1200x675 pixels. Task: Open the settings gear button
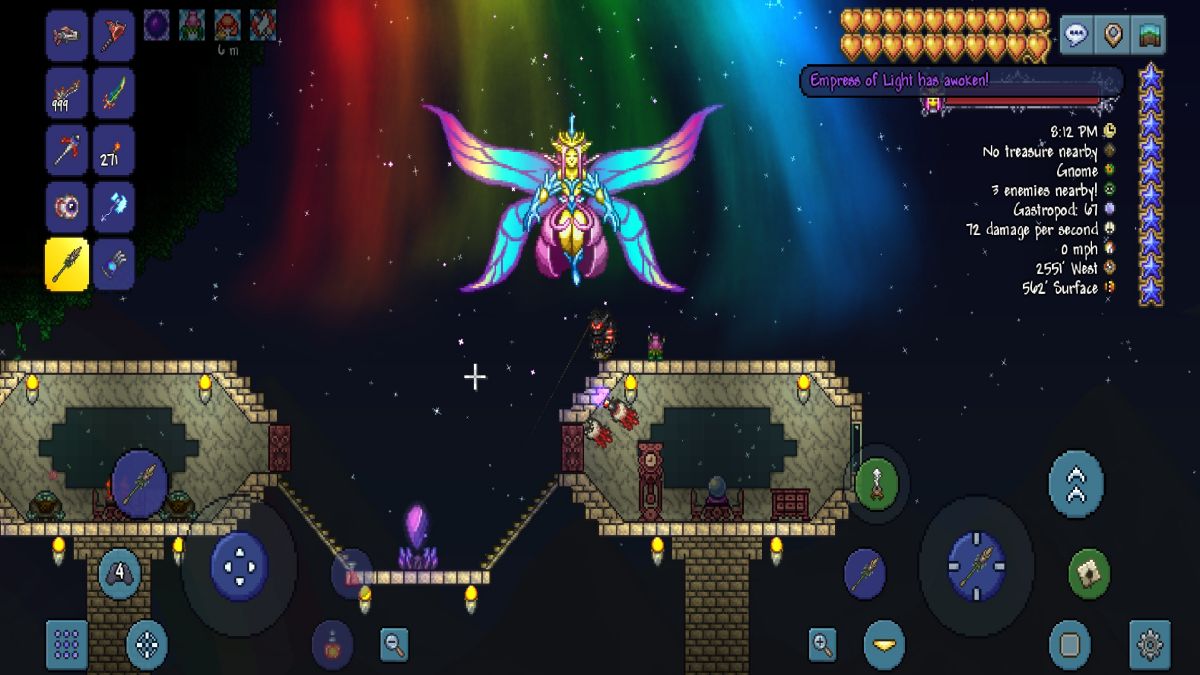pos(1150,645)
